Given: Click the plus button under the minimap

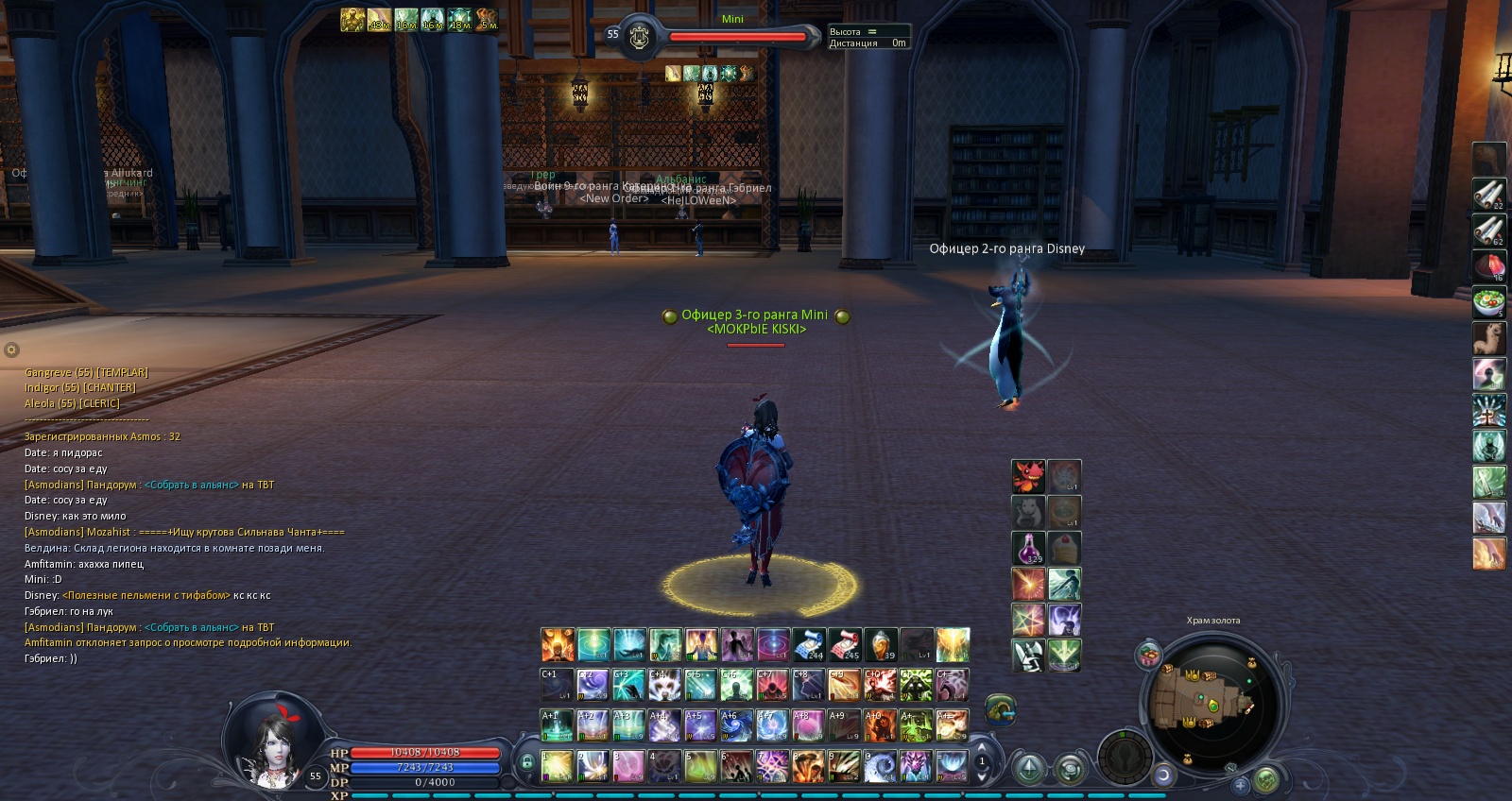Looking at the screenshot, I should [x=1240, y=785].
